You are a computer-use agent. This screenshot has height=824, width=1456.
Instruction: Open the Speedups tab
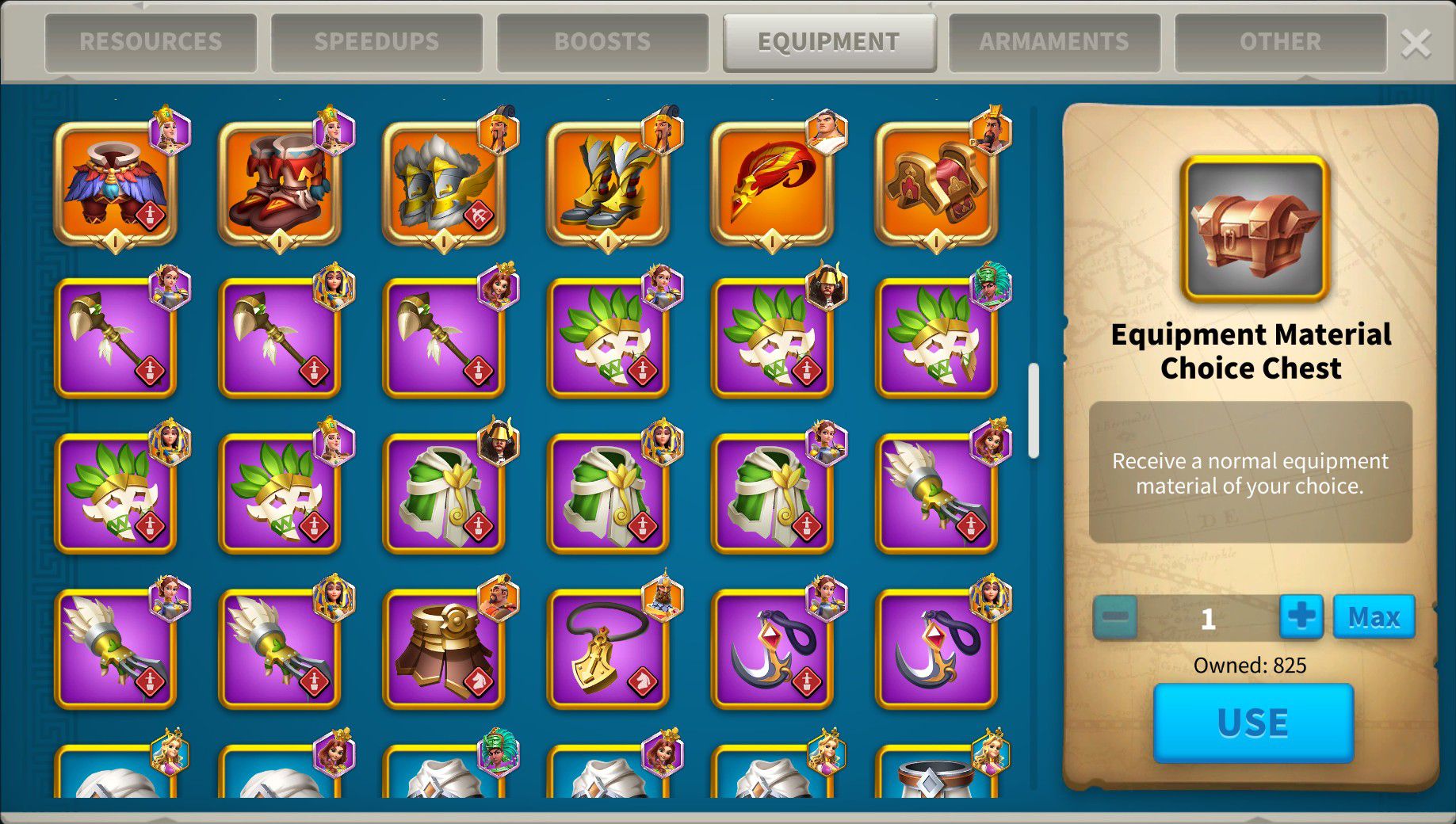376,42
